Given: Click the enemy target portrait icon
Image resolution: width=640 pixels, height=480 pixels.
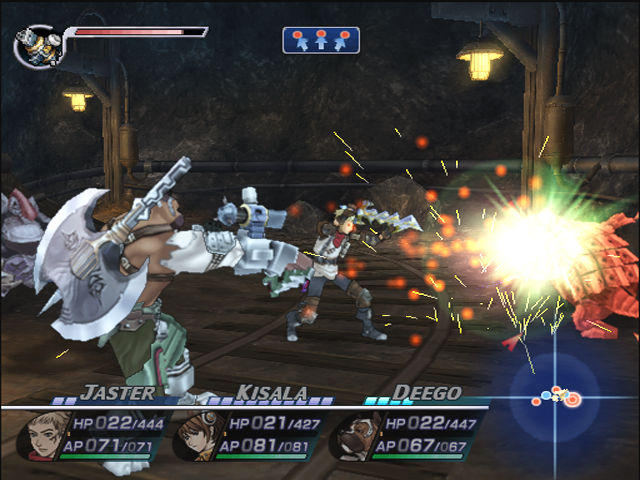Looking at the screenshot, I should 36,45.
